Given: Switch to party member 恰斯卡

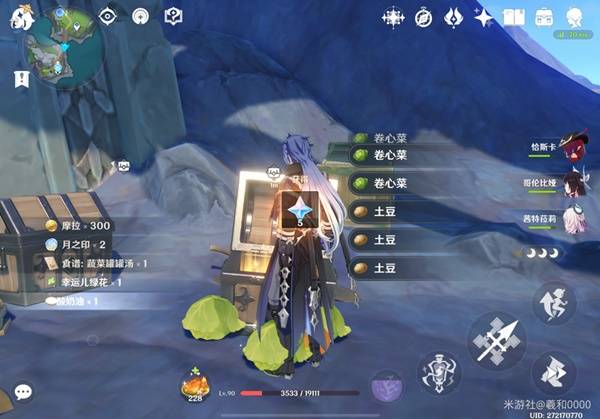Looking at the screenshot, I should [x=572, y=148].
